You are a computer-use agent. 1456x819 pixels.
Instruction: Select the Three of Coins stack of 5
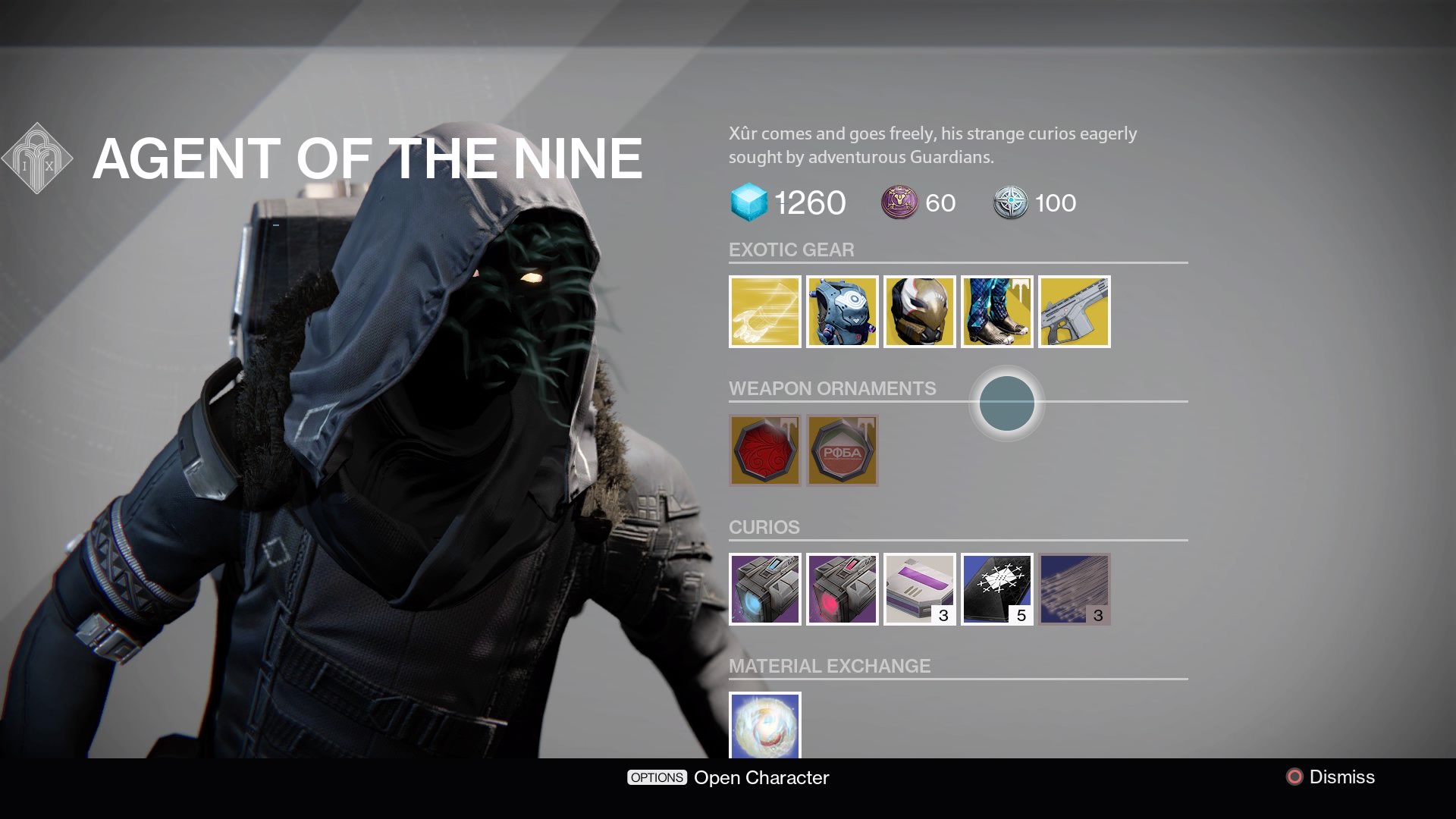click(996, 589)
